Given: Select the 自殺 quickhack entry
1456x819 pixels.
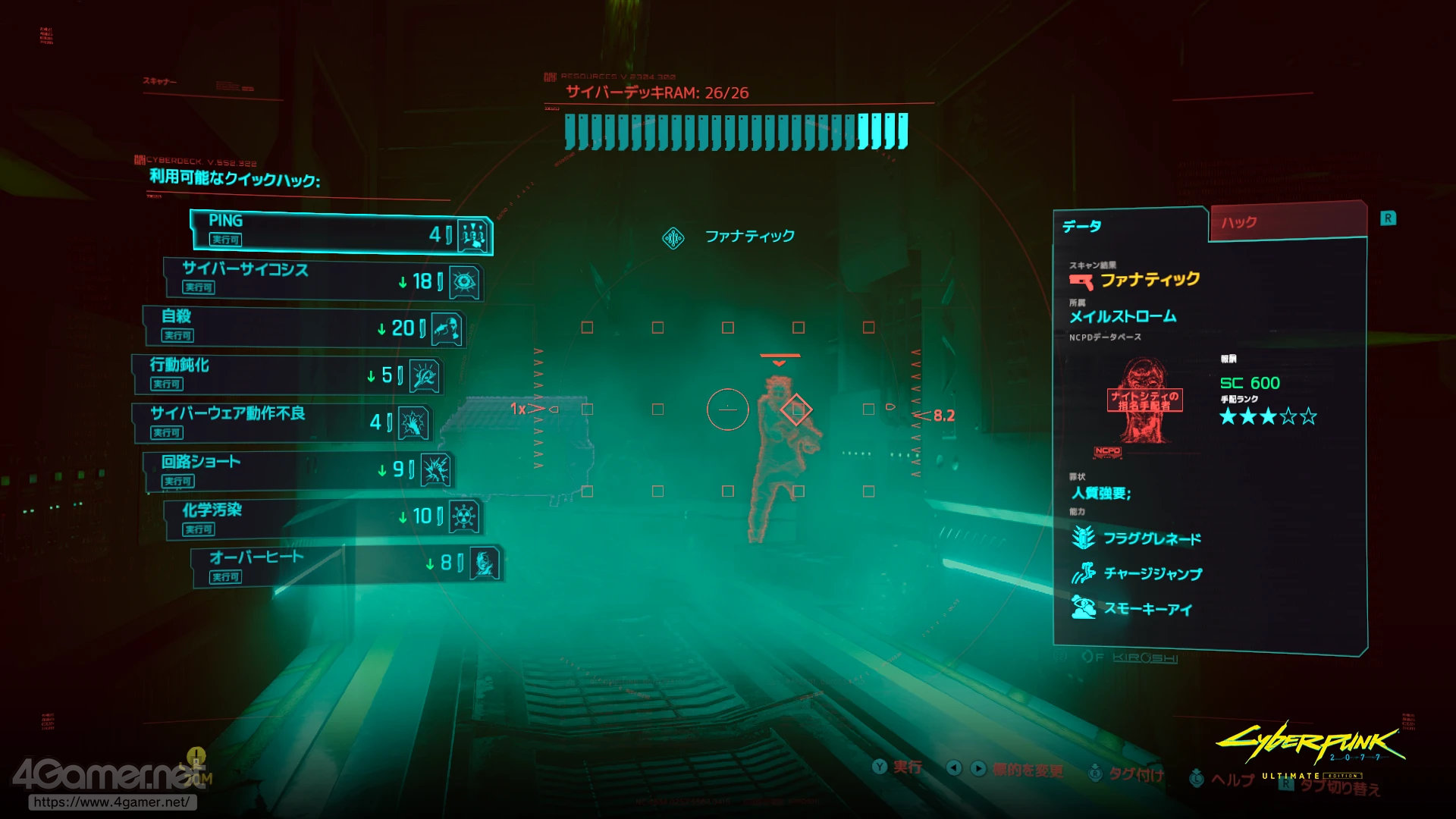Looking at the screenshot, I should [x=303, y=326].
